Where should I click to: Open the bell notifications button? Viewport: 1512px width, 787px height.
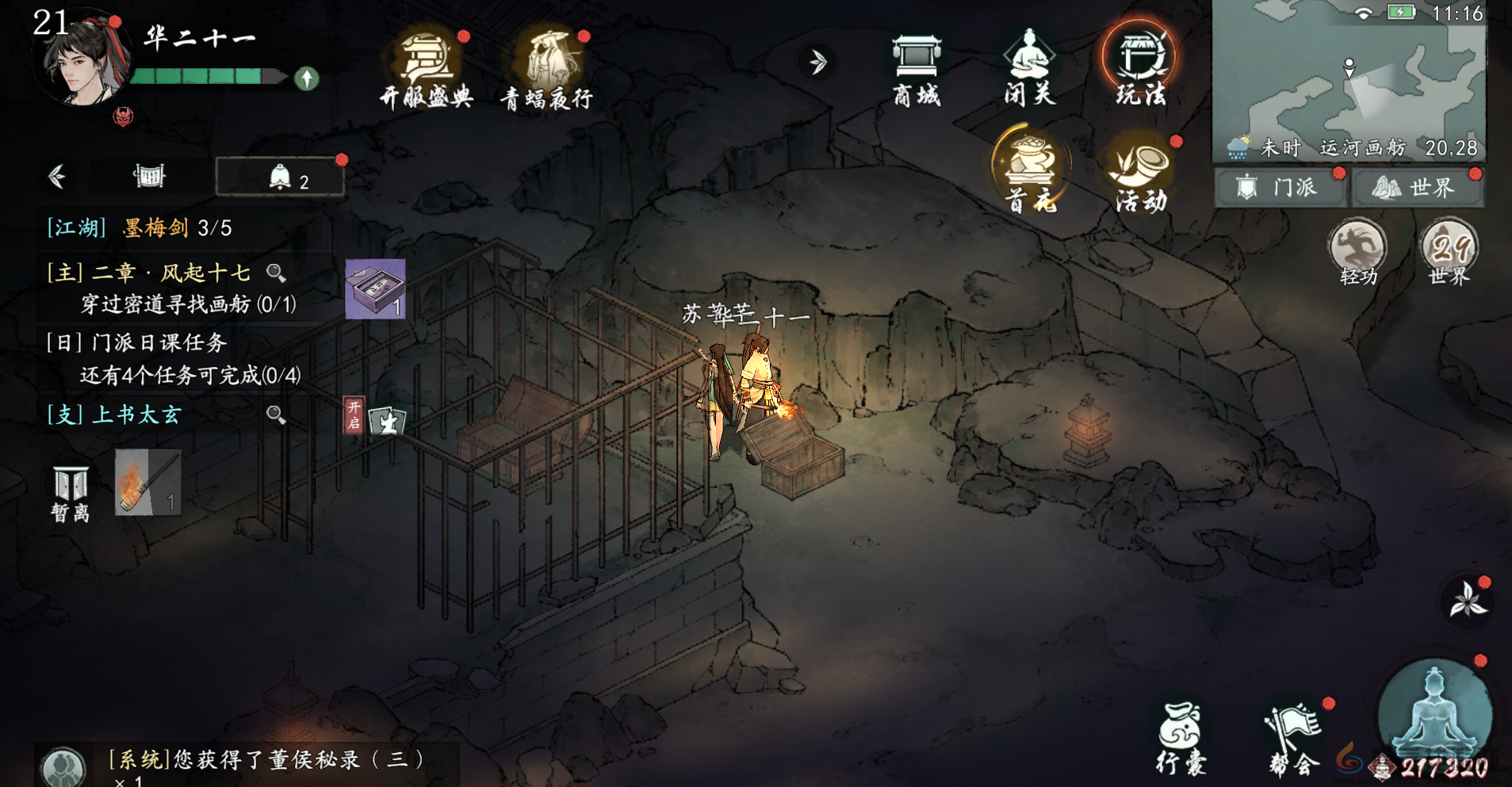pyautogui.click(x=281, y=177)
